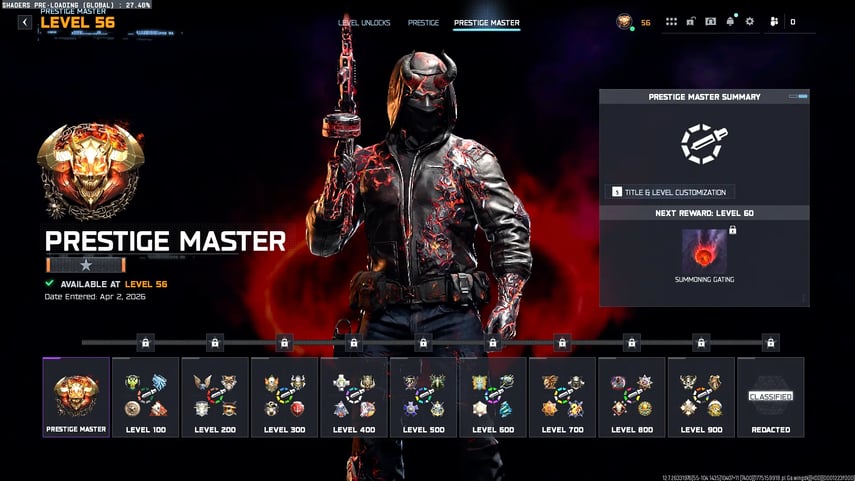This screenshot has width=855, height=481.
Task: Select the Level 900 emblem tile
Action: click(701, 397)
